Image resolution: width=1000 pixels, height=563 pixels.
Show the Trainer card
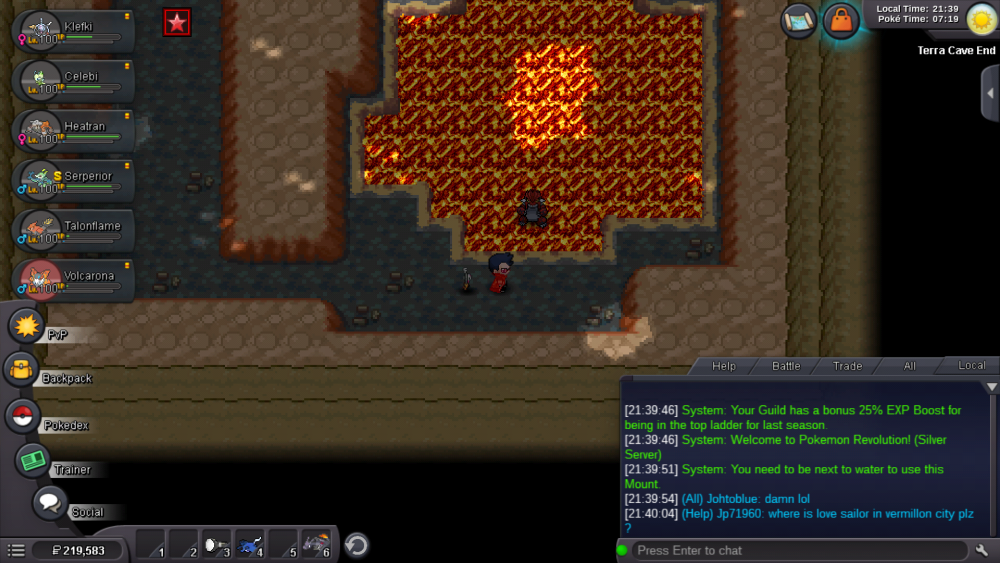33,460
